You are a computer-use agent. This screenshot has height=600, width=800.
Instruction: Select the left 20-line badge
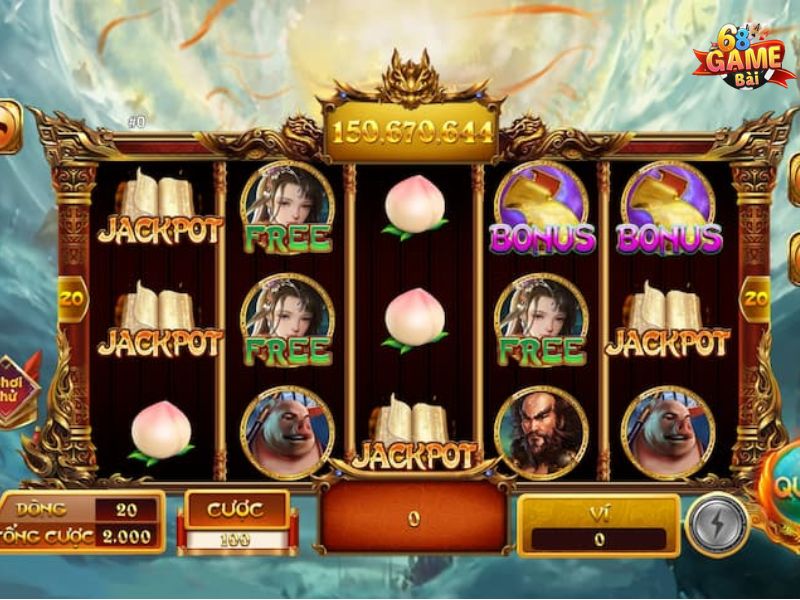tap(72, 297)
